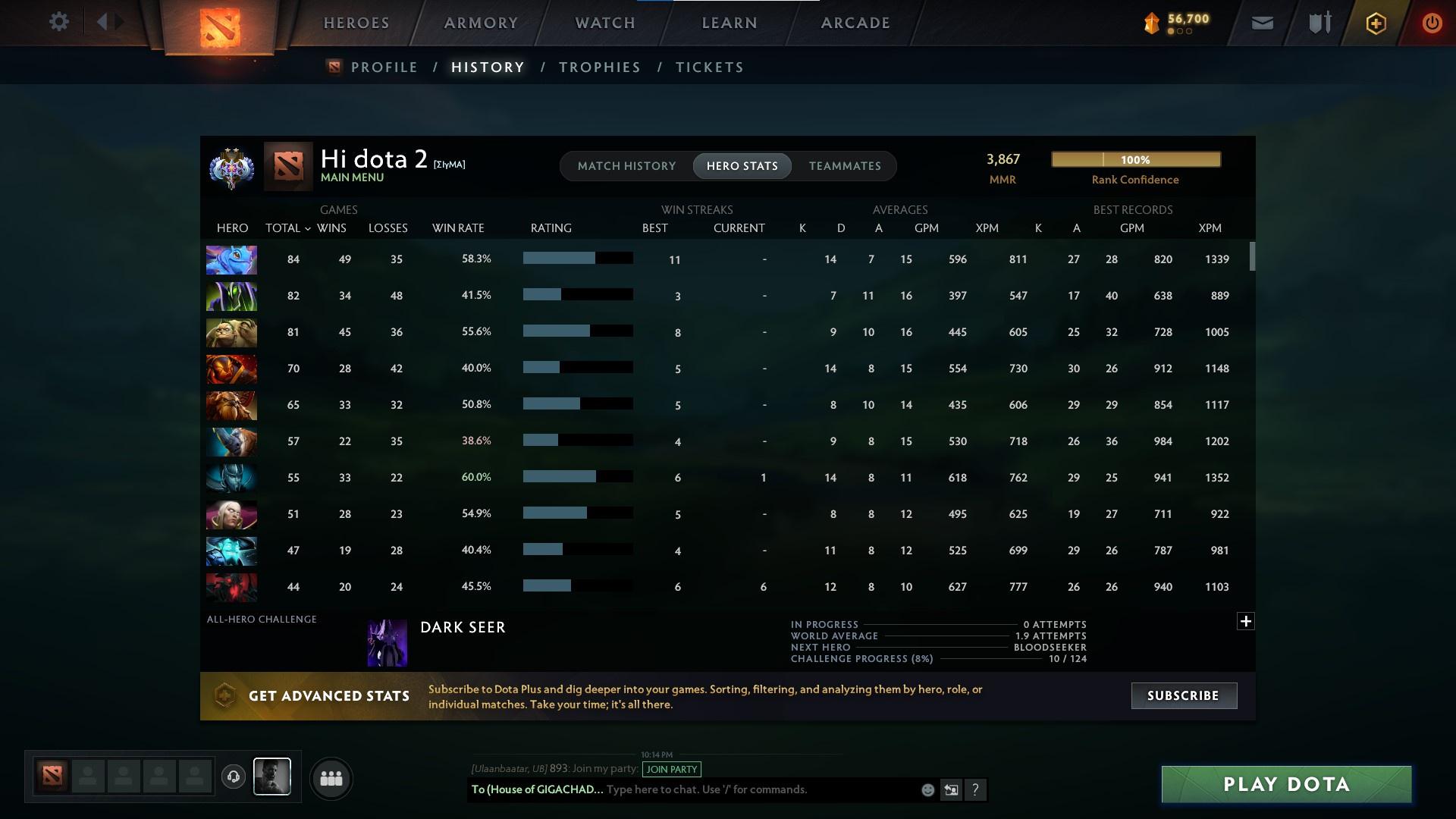Screen dimensions: 1456x819
Task: Click the Rank Confidence progress bar
Action: pos(1135,159)
